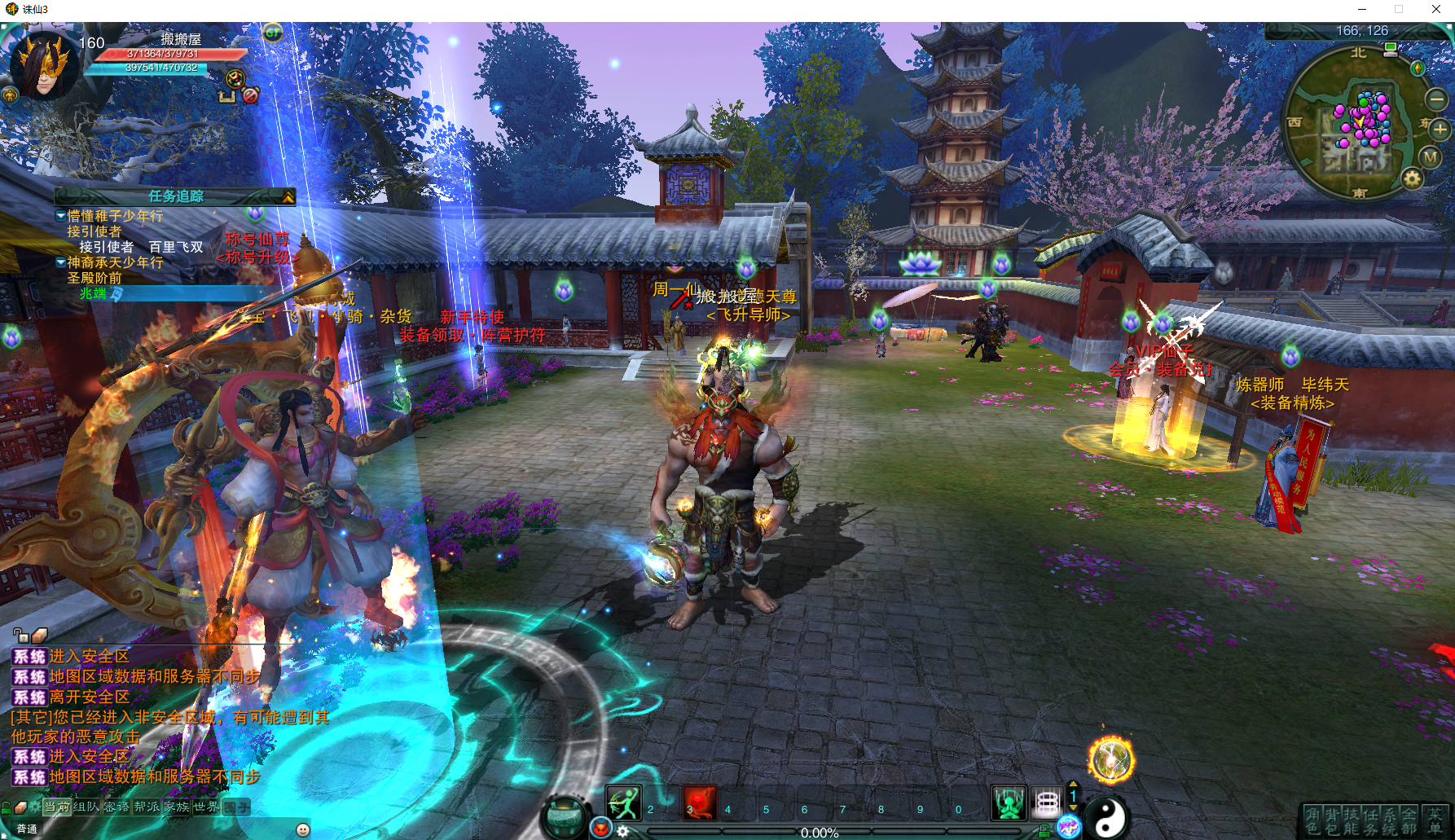The image size is (1455, 840).
Task: Open the 背包 backpack button
Action: 1331,820
